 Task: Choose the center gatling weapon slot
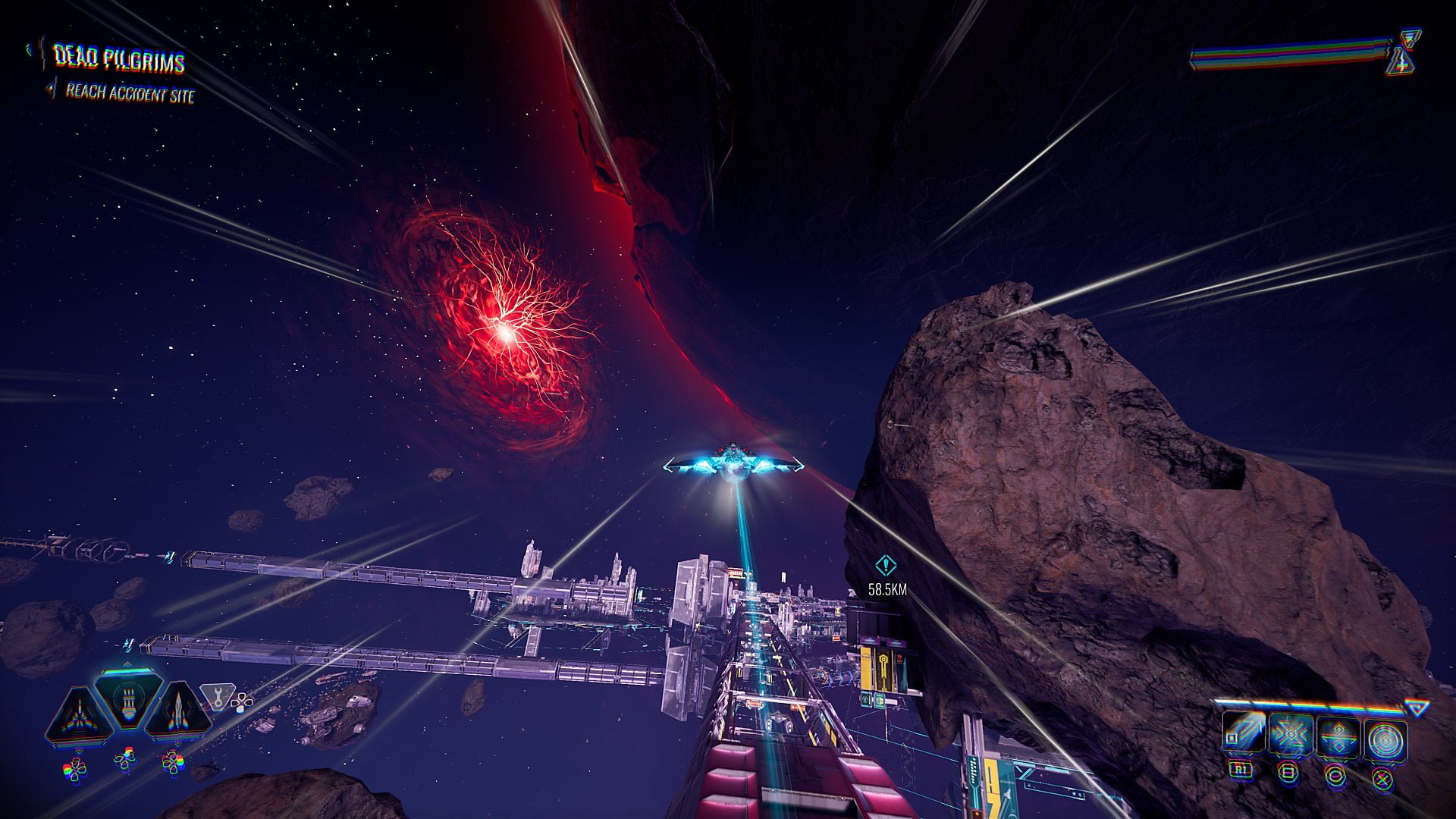click(x=127, y=698)
